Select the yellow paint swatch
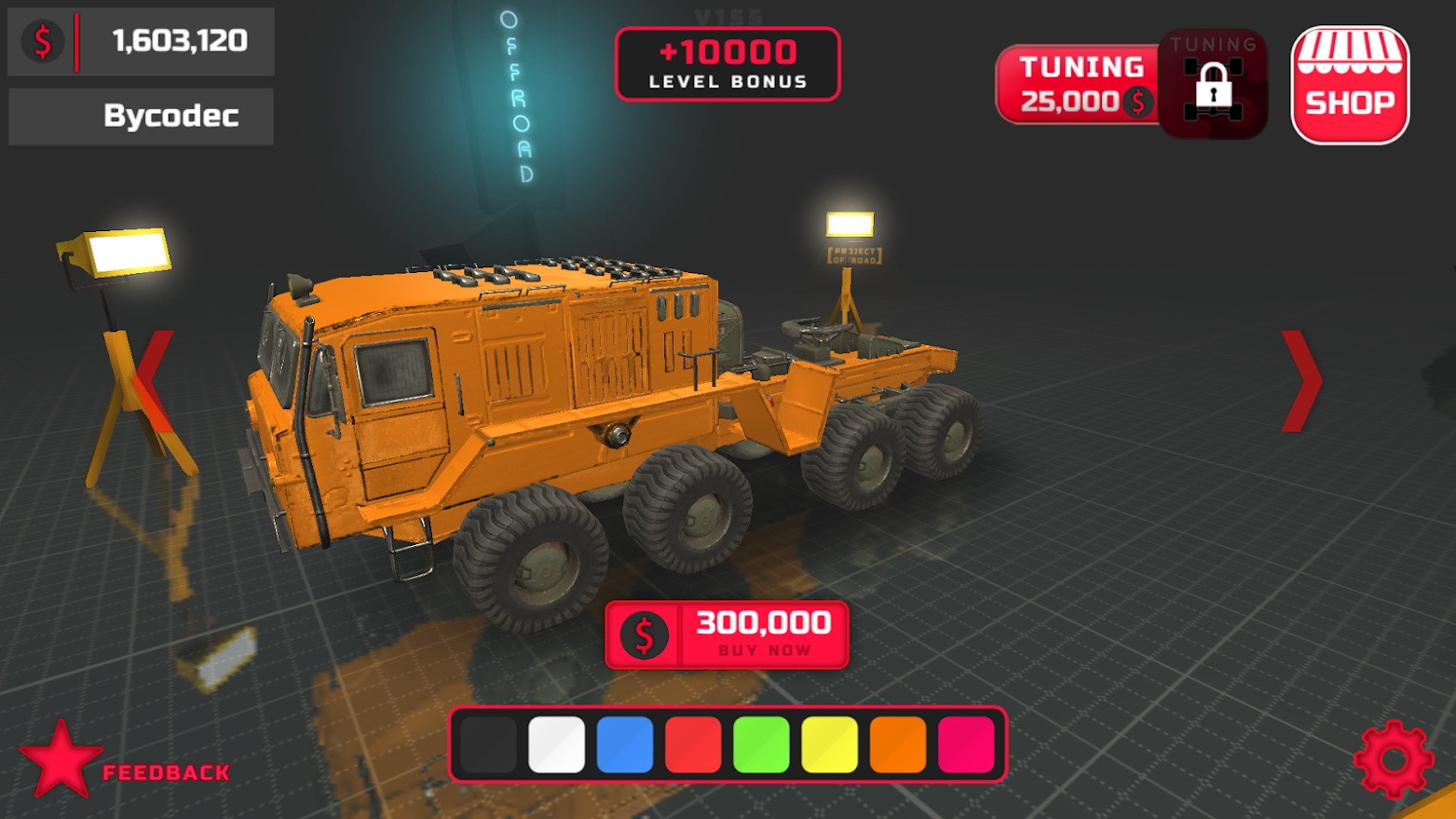Image resolution: width=1456 pixels, height=819 pixels. point(829,744)
